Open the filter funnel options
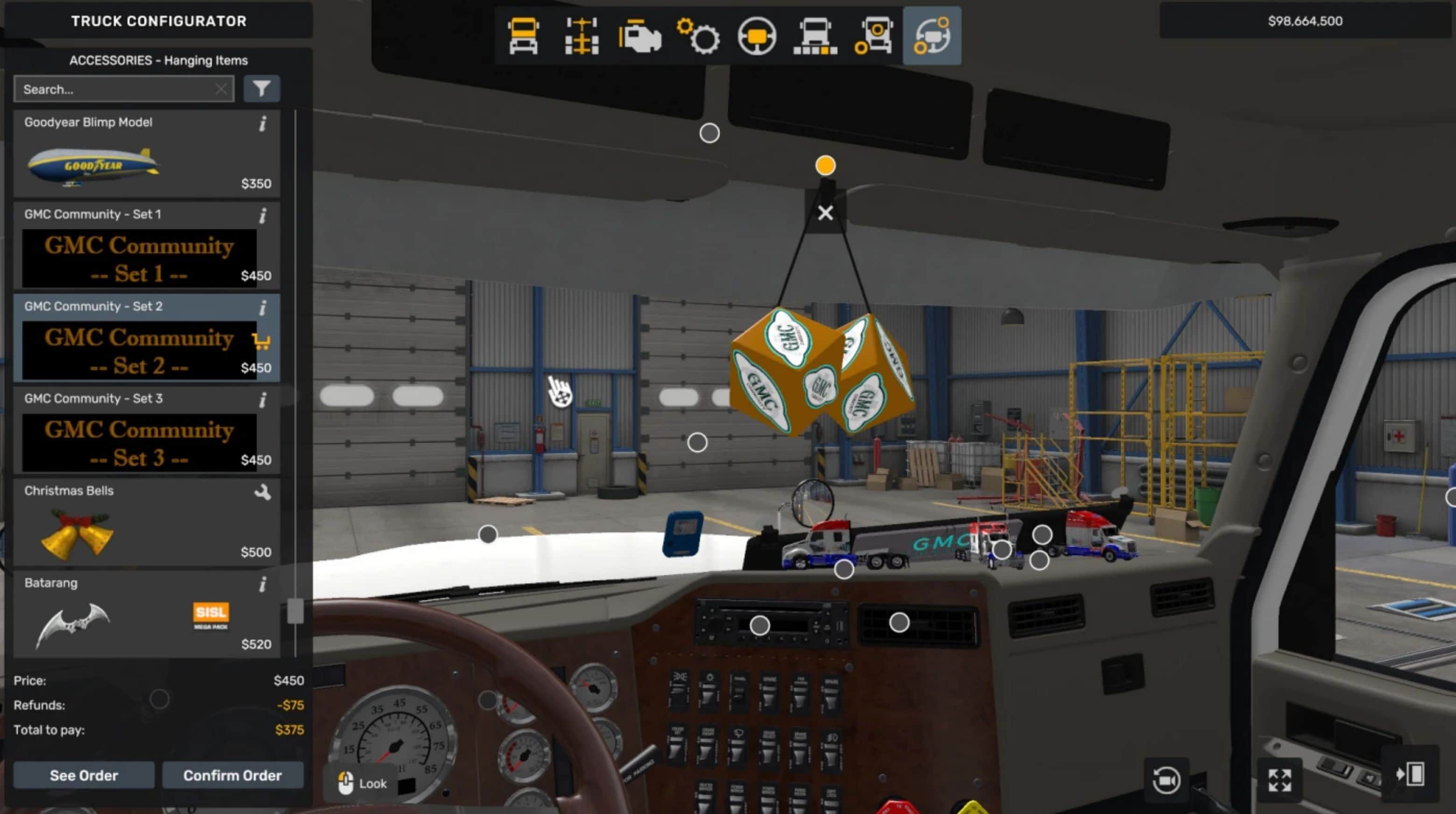Screen dimensions: 1456x814 point(261,89)
